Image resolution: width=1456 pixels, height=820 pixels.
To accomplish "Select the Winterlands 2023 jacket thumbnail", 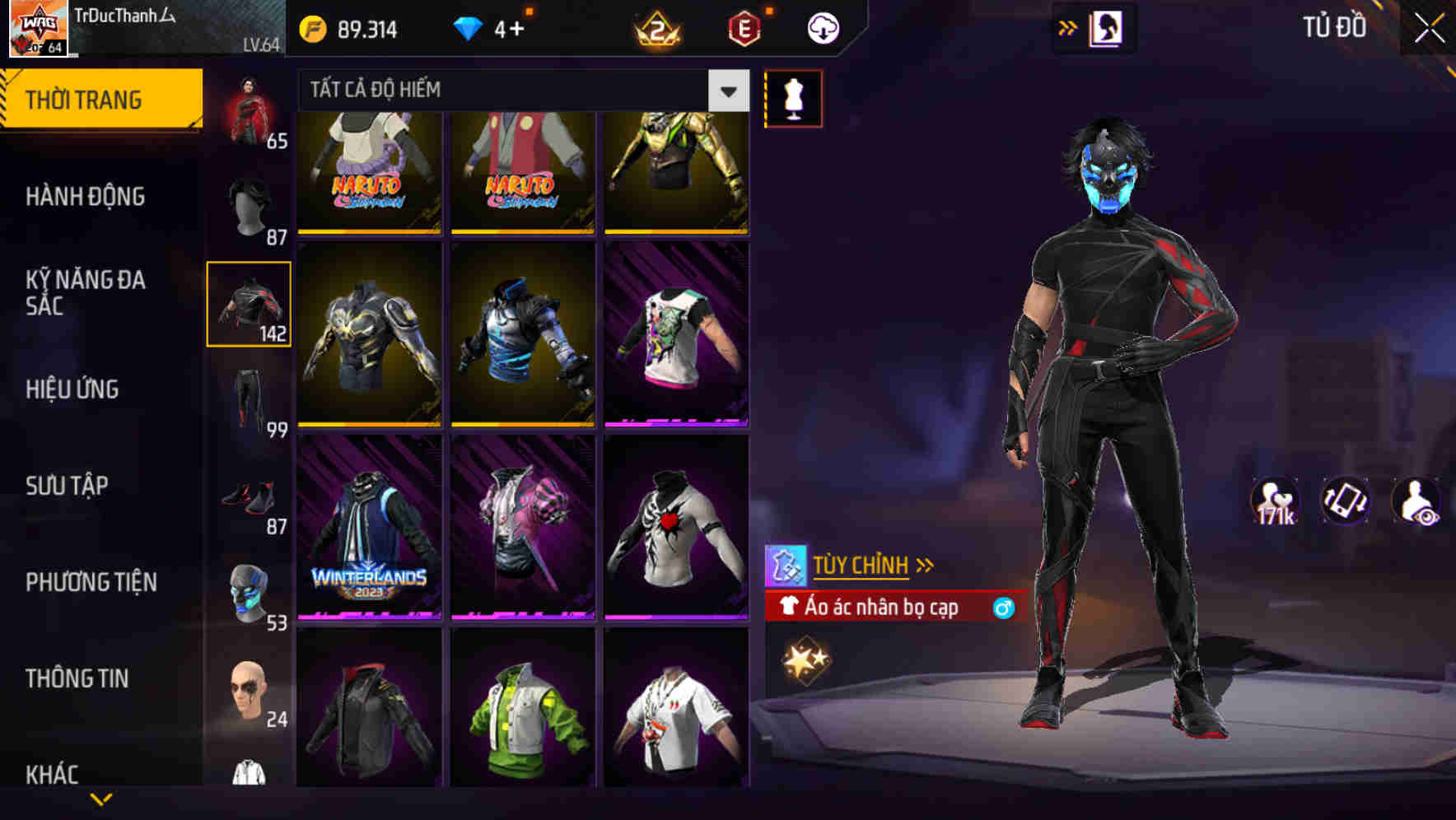I will point(370,527).
